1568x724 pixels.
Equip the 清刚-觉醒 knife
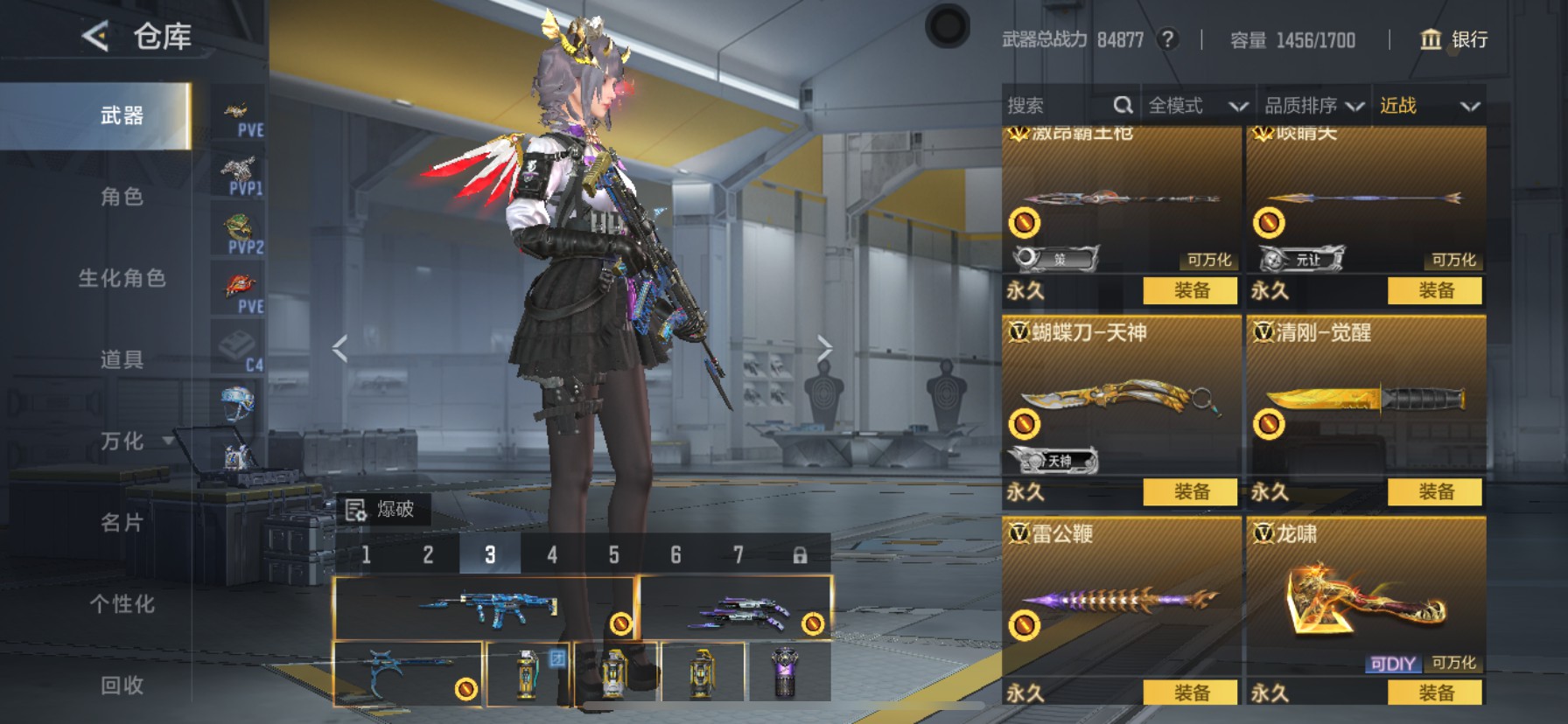[x=1435, y=491]
